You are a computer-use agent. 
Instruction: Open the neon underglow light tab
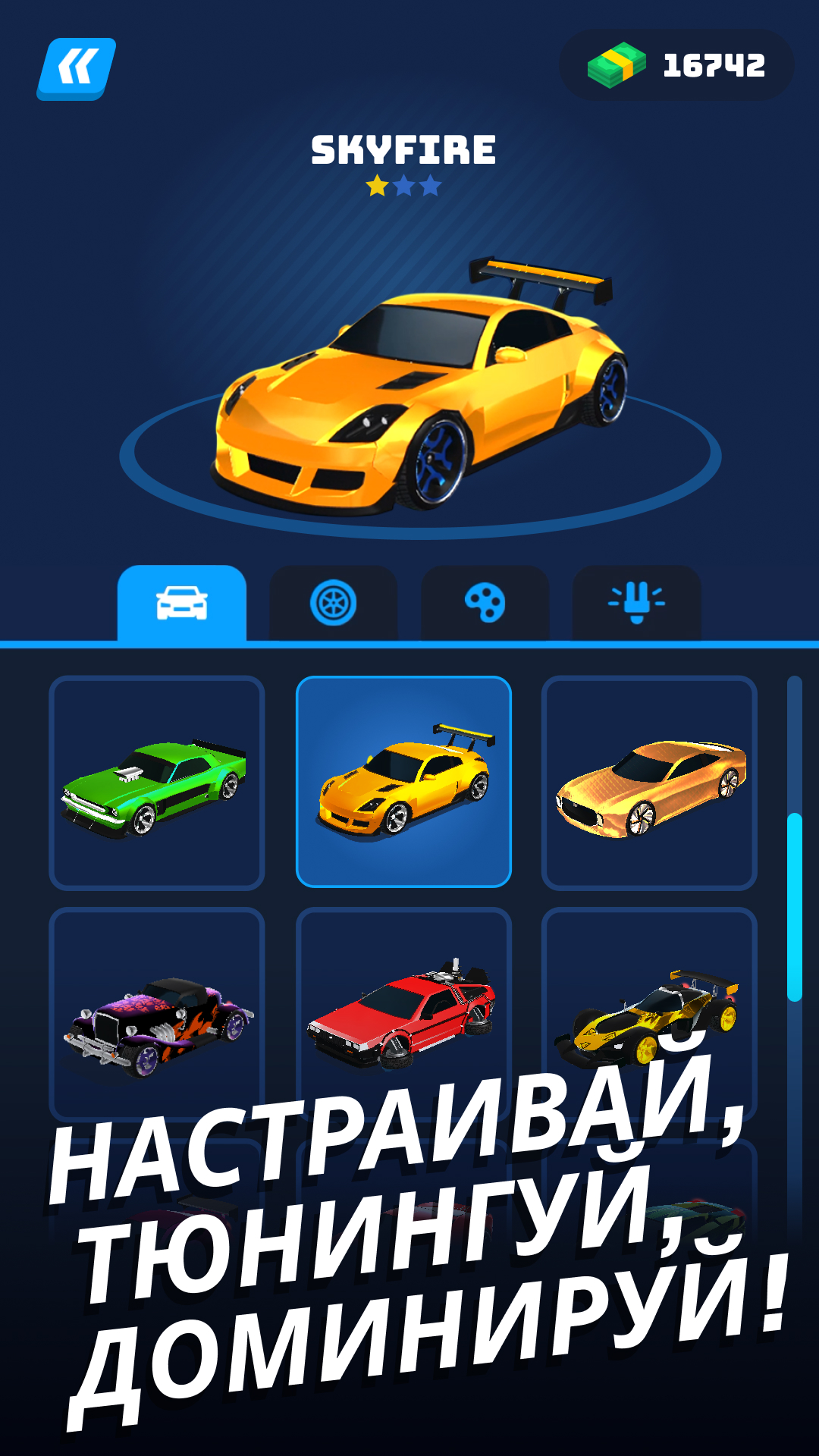pos(637,604)
